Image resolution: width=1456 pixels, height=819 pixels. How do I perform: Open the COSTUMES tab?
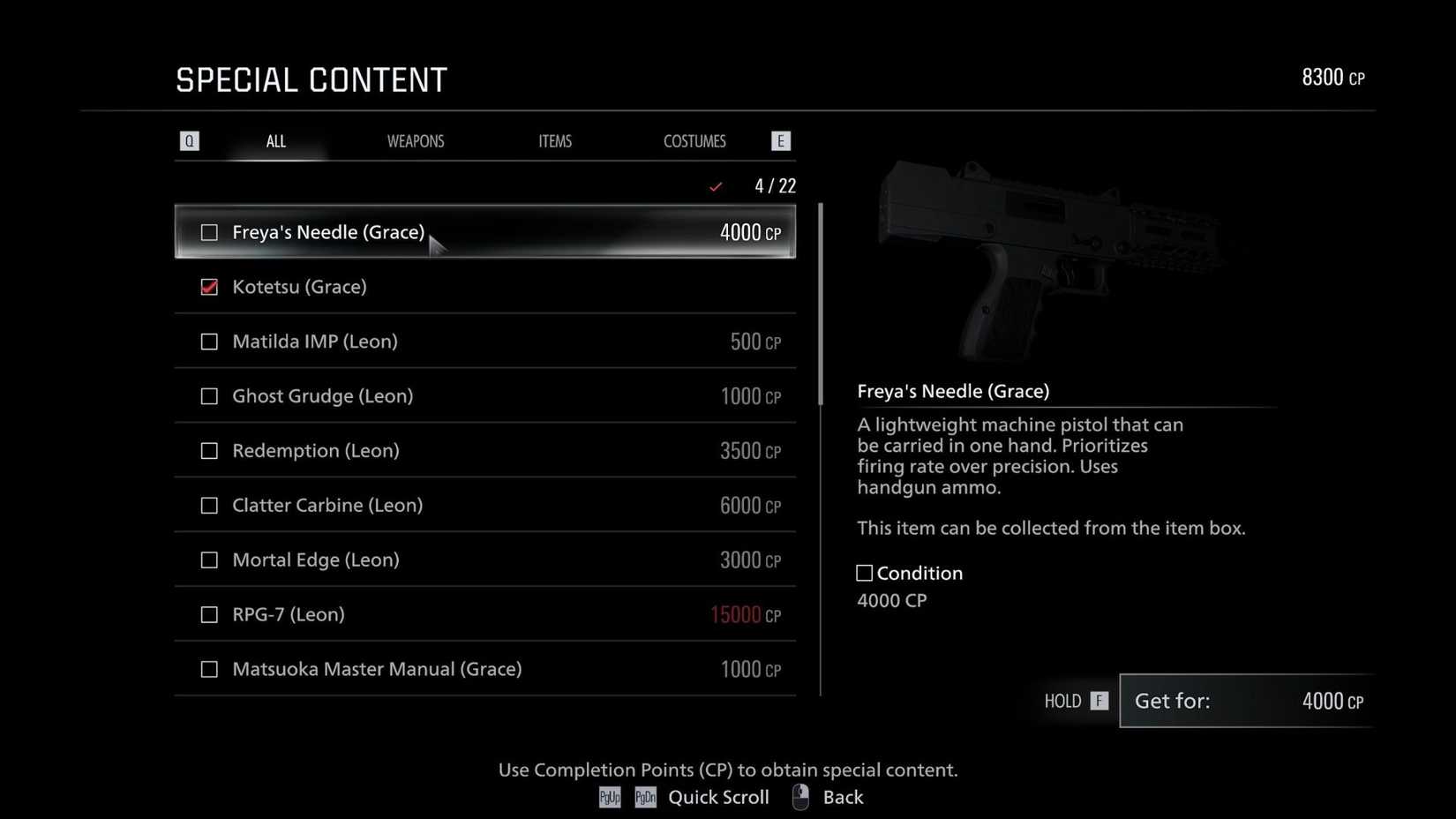coord(694,140)
